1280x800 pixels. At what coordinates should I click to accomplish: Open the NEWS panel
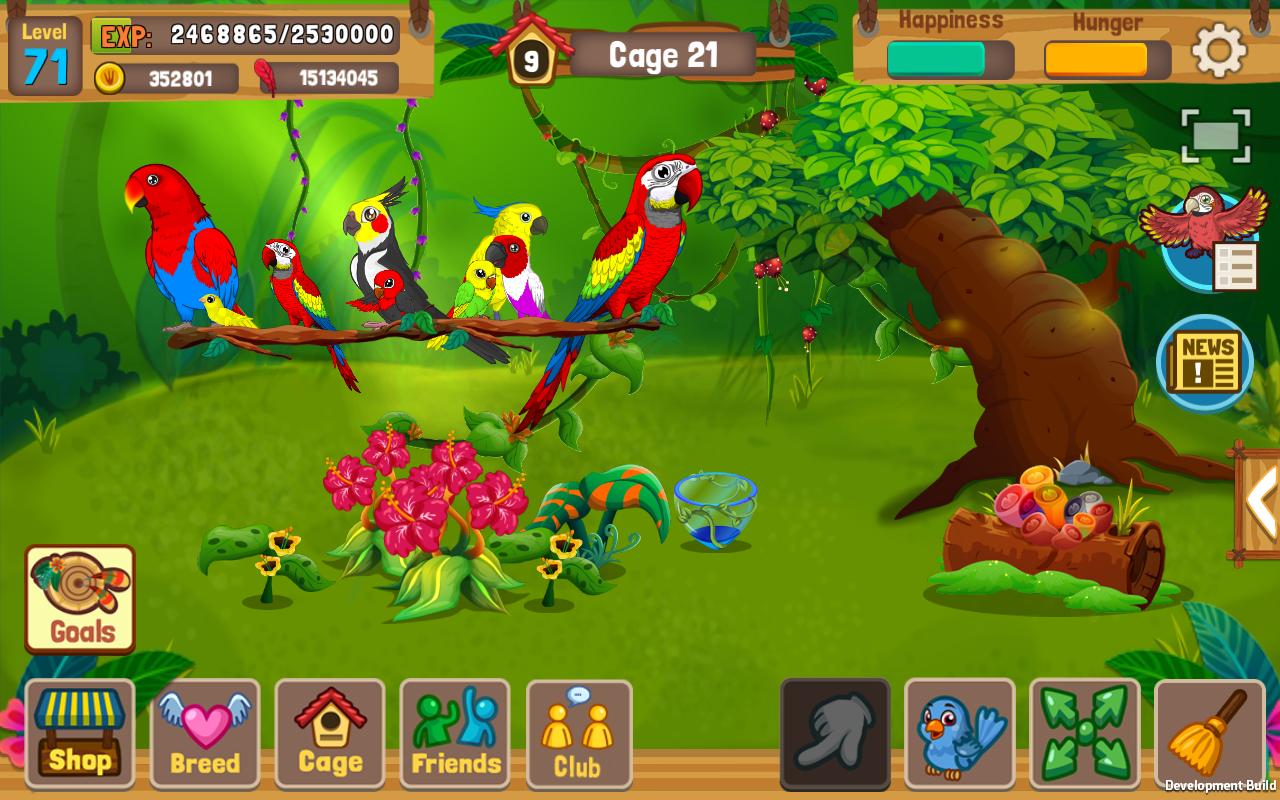[1203, 360]
